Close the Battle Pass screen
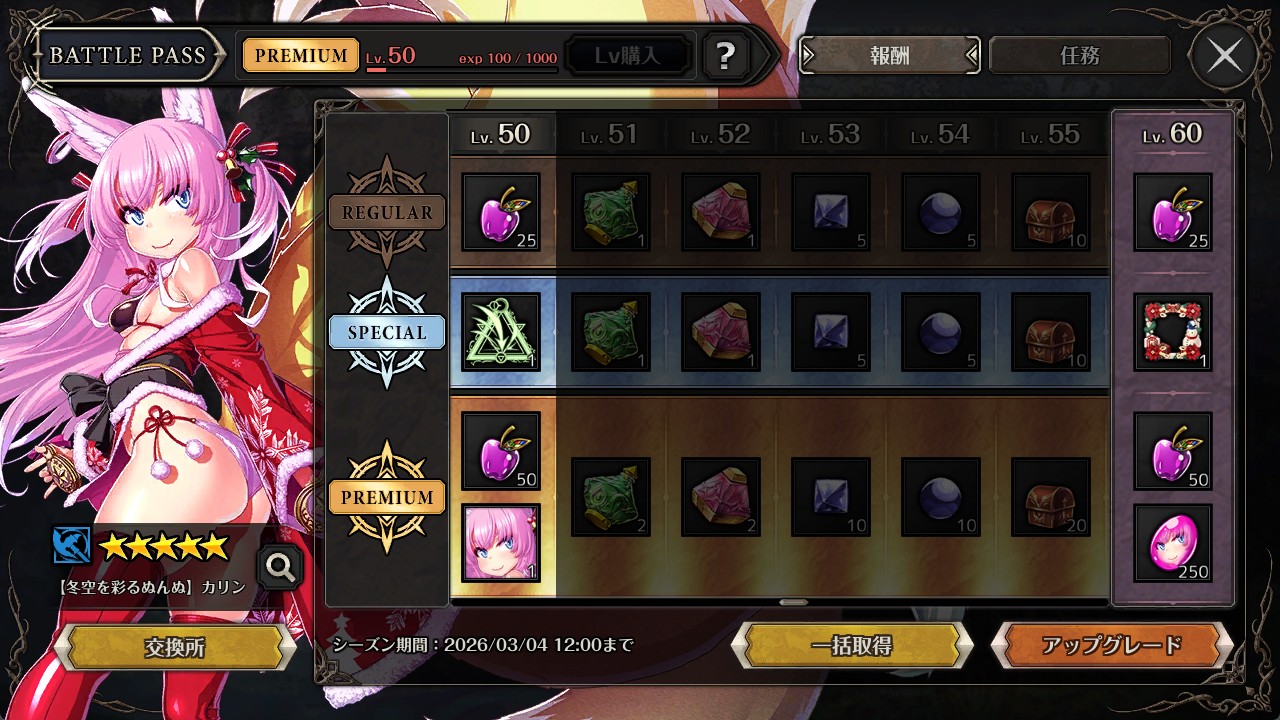 coord(1224,56)
